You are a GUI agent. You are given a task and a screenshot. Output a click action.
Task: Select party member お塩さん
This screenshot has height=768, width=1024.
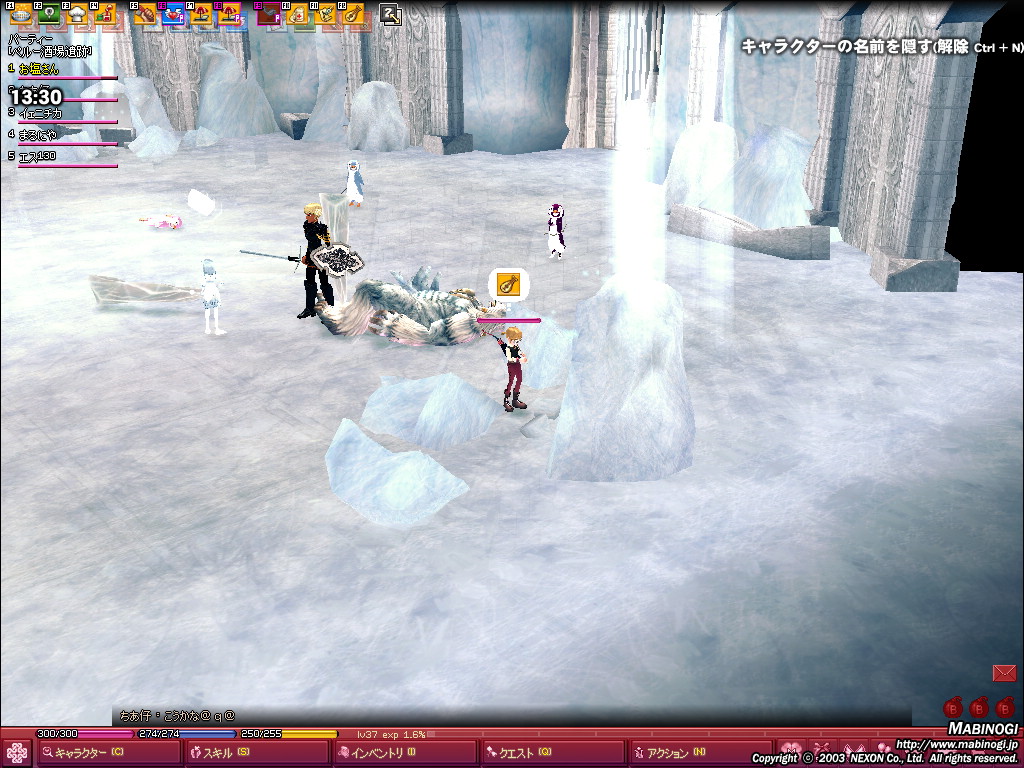(40, 70)
